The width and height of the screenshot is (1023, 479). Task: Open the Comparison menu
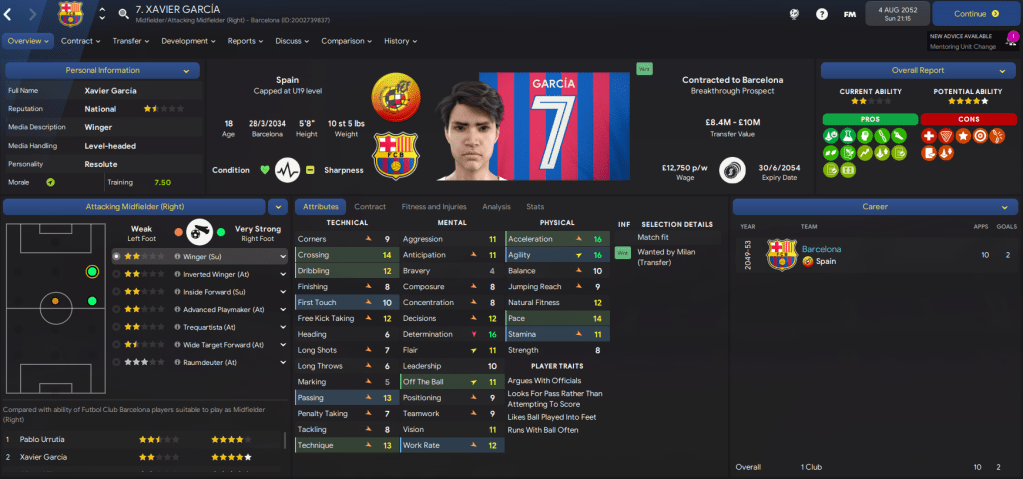pyautogui.click(x=347, y=41)
